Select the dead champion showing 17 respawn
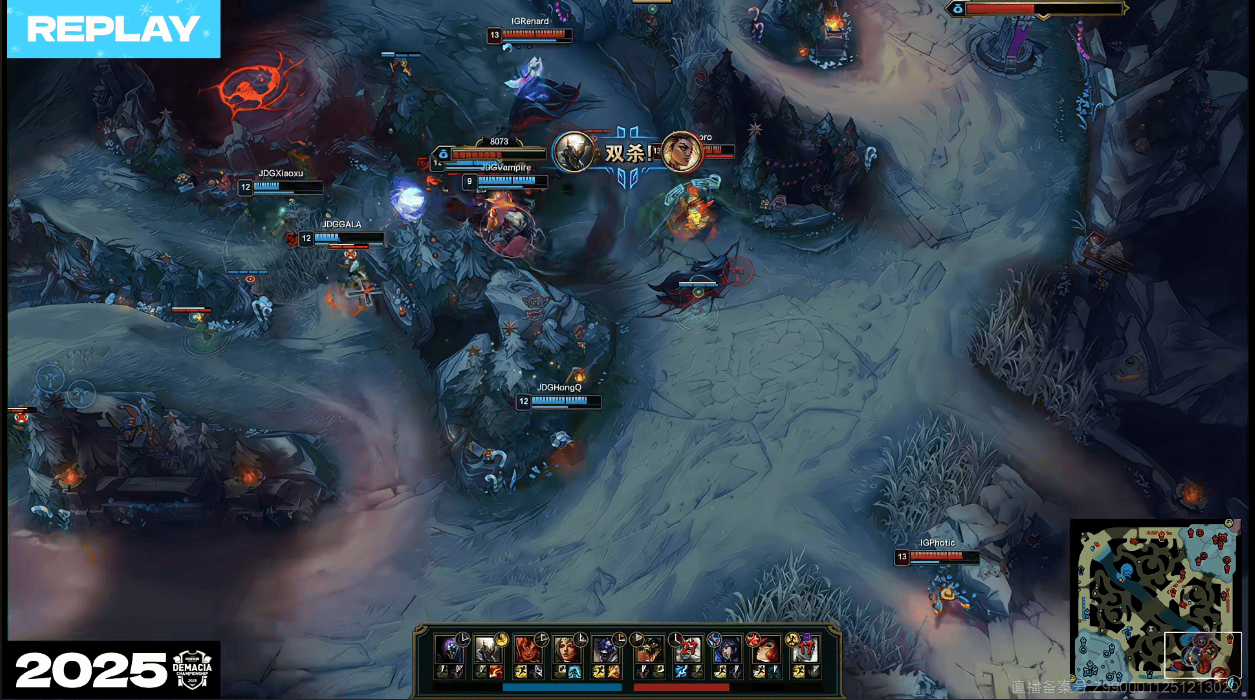Image resolution: width=1255 pixels, height=700 pixels. 805,648
